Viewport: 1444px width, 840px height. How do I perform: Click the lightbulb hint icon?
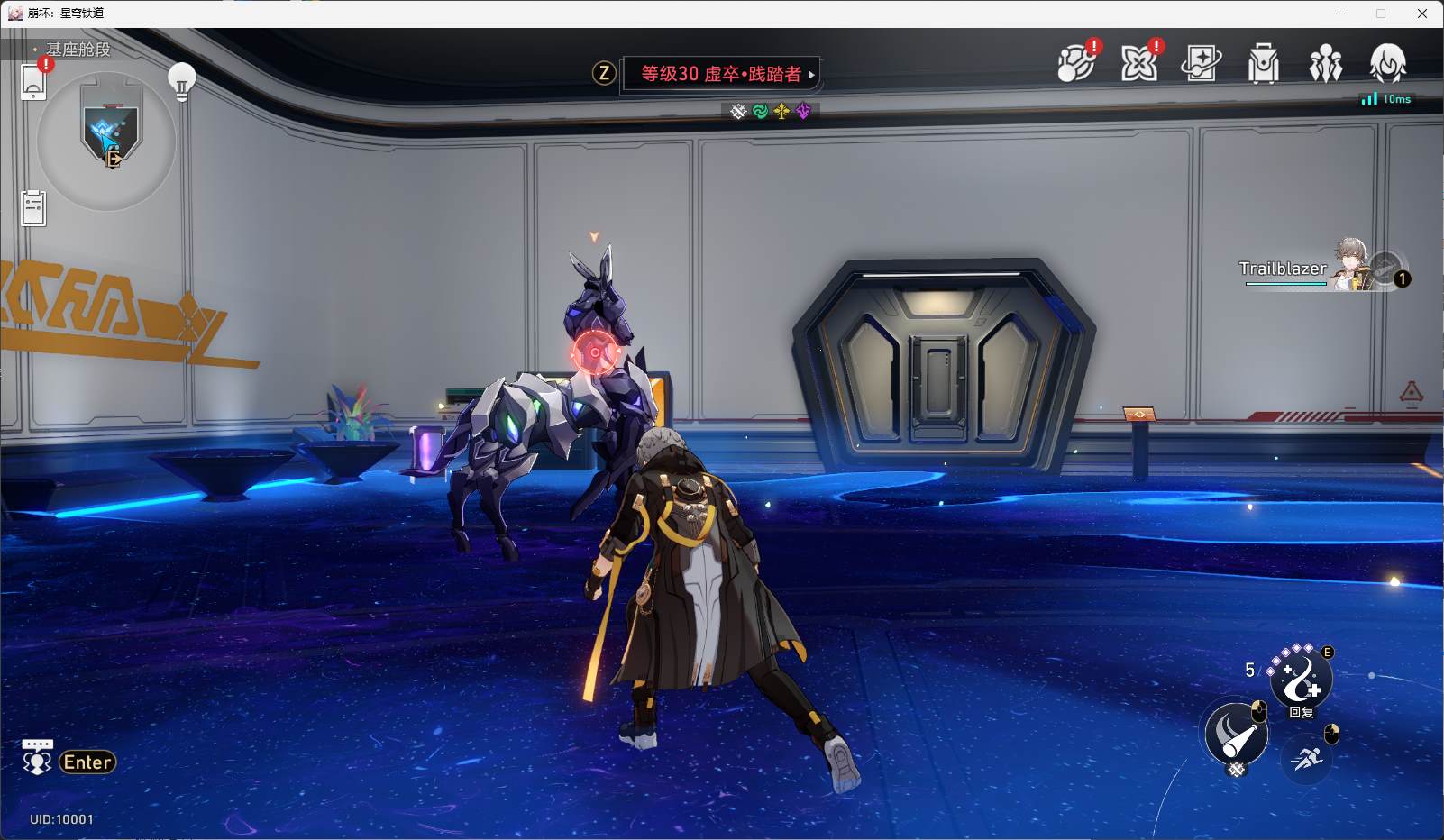point(182,81)
